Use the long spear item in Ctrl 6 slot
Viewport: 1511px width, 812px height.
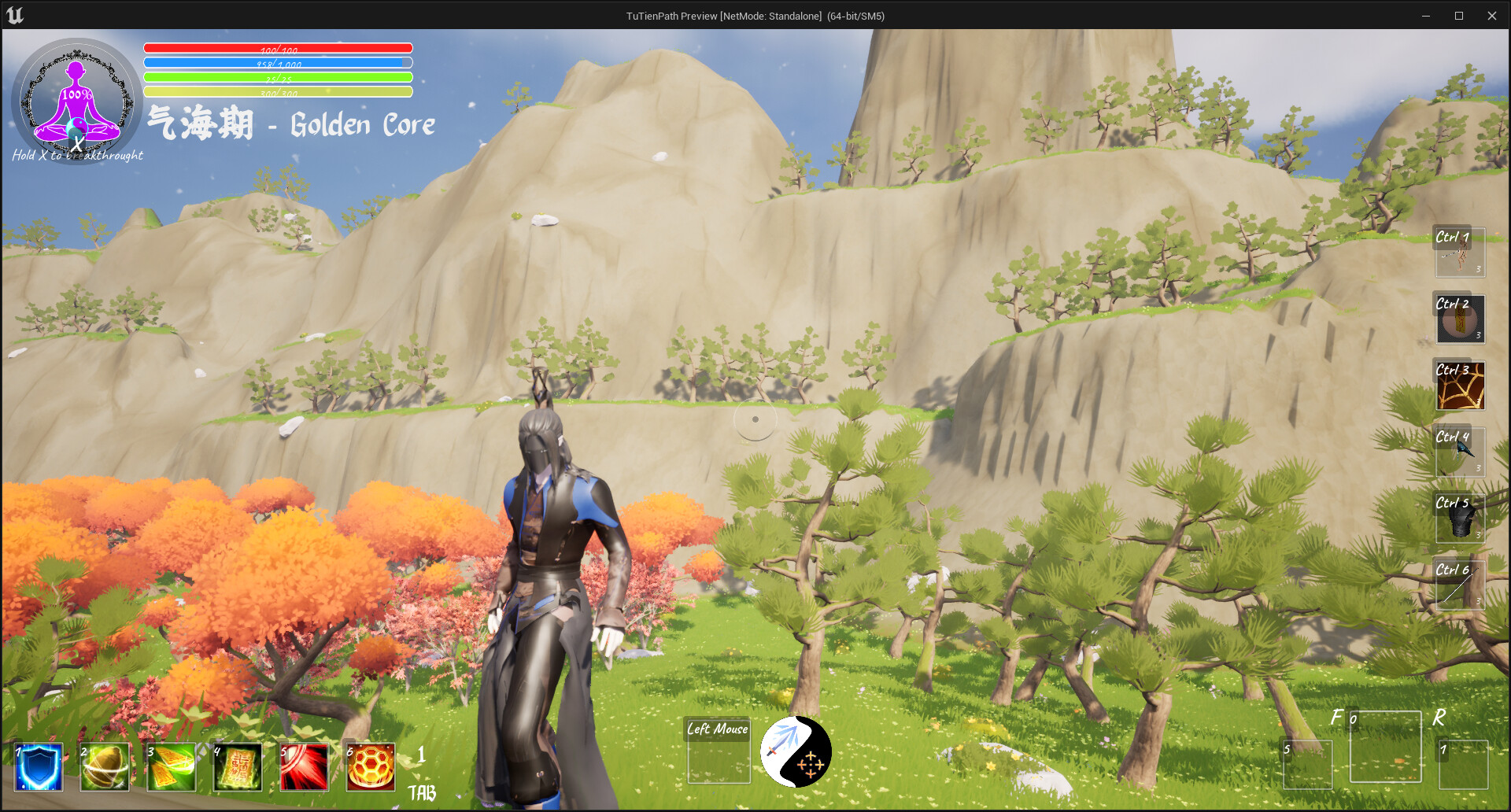point(1459,585)
